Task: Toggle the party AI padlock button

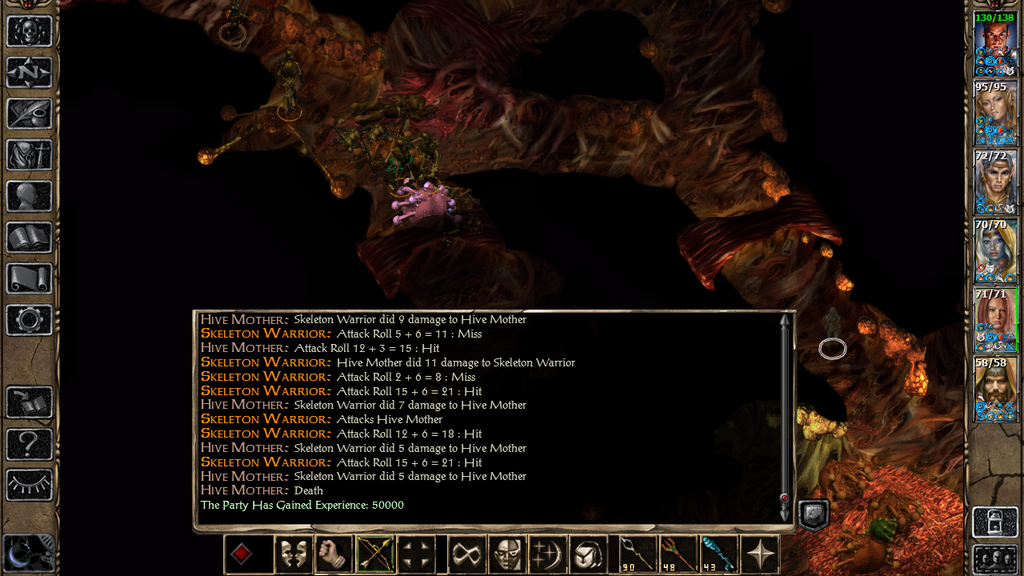Action: tap(994, 521)
